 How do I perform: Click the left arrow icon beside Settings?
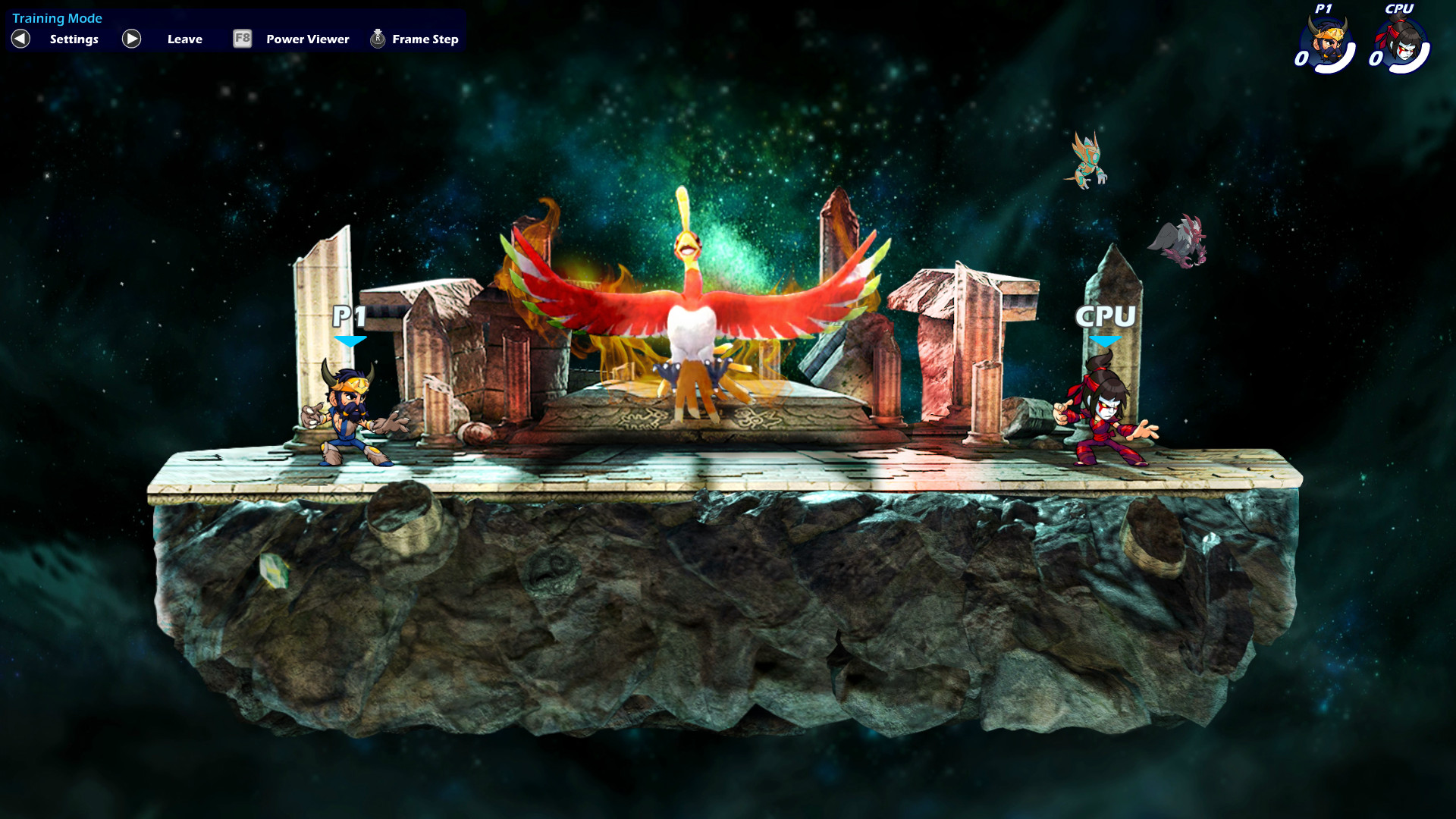coord(20,39)
